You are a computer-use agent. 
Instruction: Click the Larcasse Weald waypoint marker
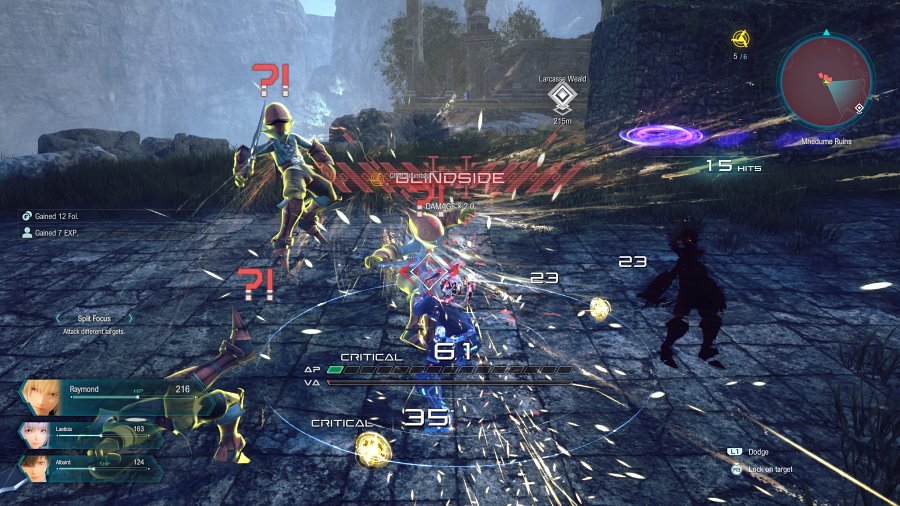click(562, 96)
